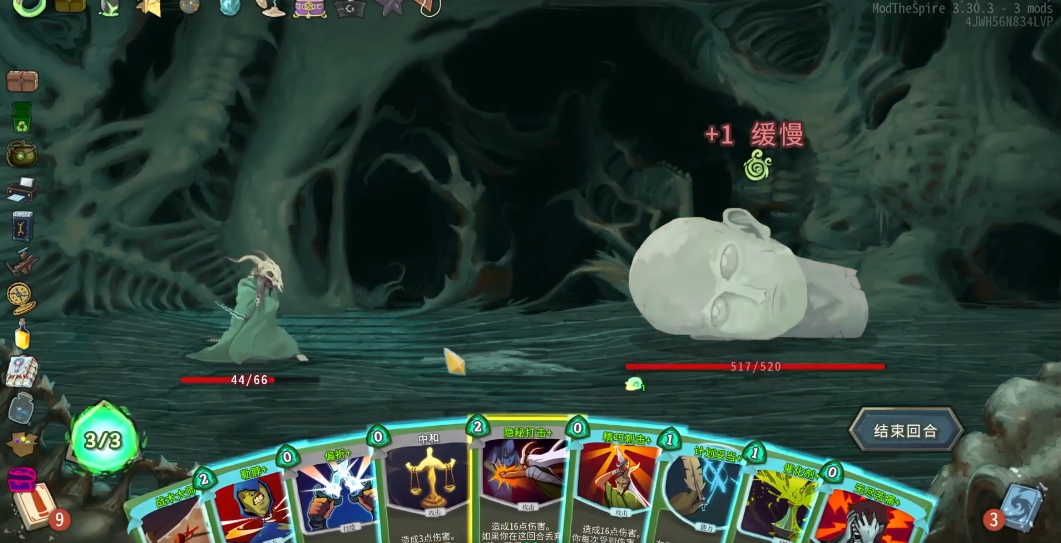The image size is (1061, 543).
Task: Inspect the printer relic icon
Action: point(21,190)
